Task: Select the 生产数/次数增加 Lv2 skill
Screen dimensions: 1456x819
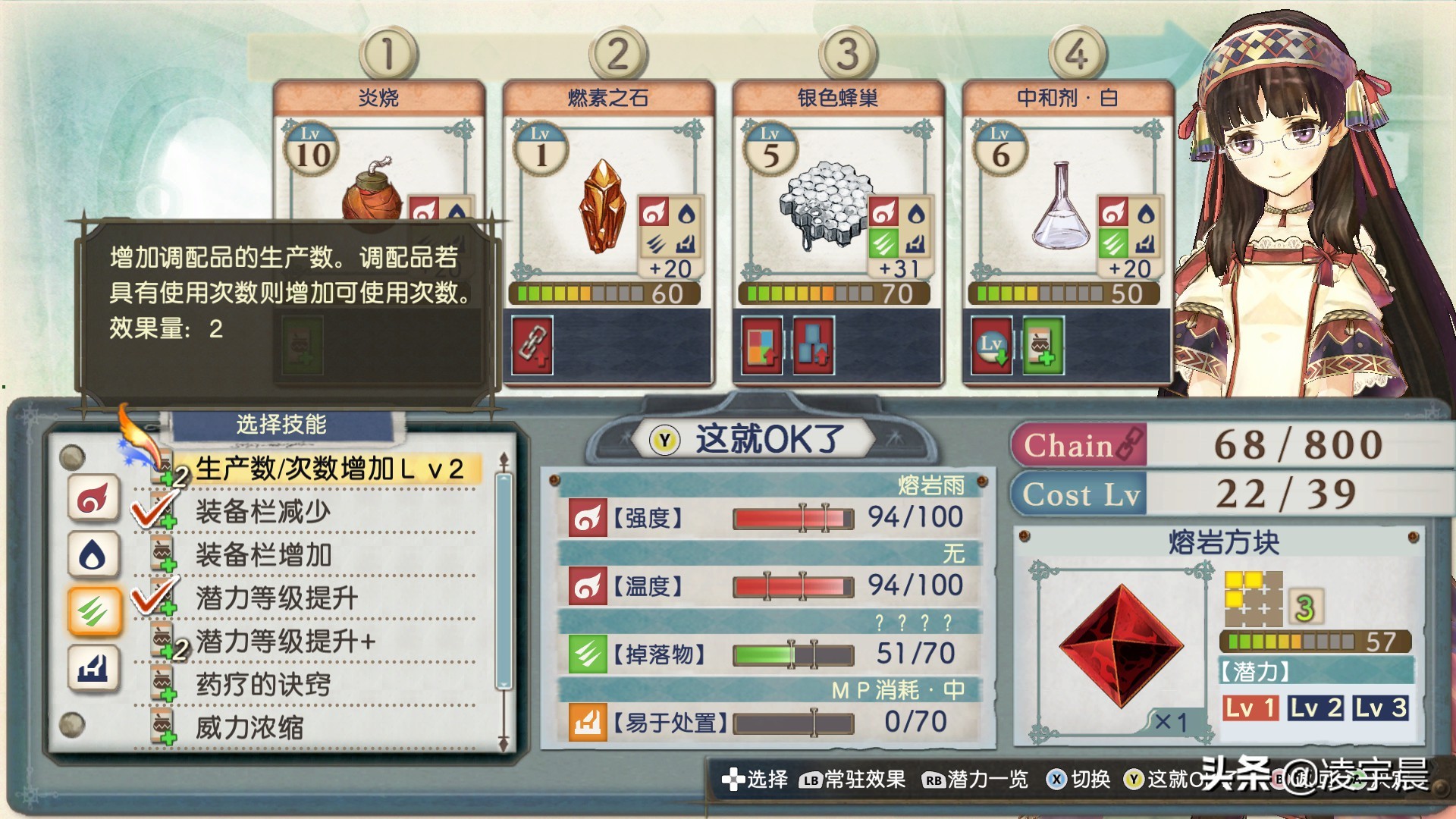Action: pyautogui.click(x=328, y=469)
